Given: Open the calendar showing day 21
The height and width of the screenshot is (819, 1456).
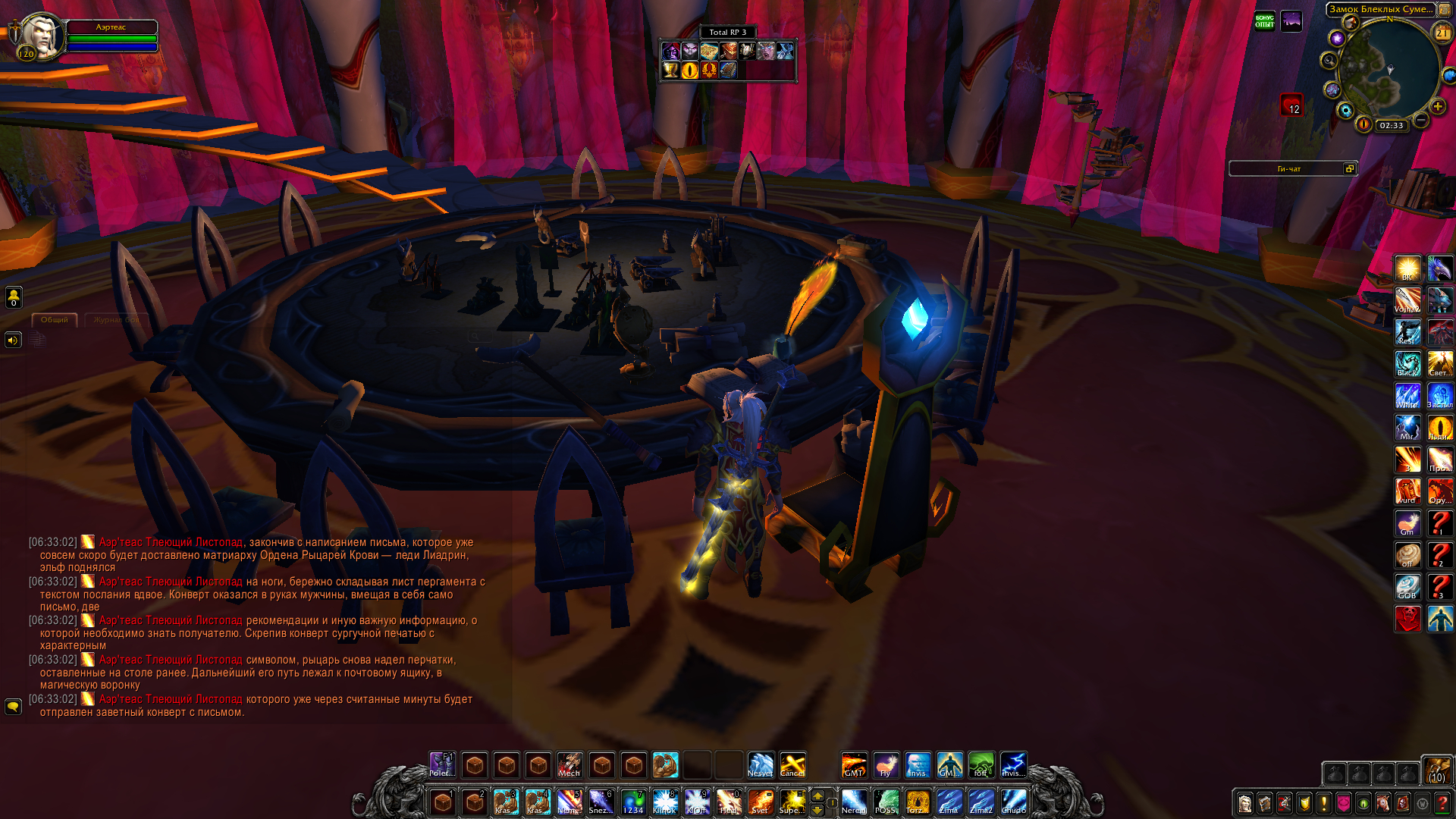Looking at the screenshot, I should coord(1442,33).
